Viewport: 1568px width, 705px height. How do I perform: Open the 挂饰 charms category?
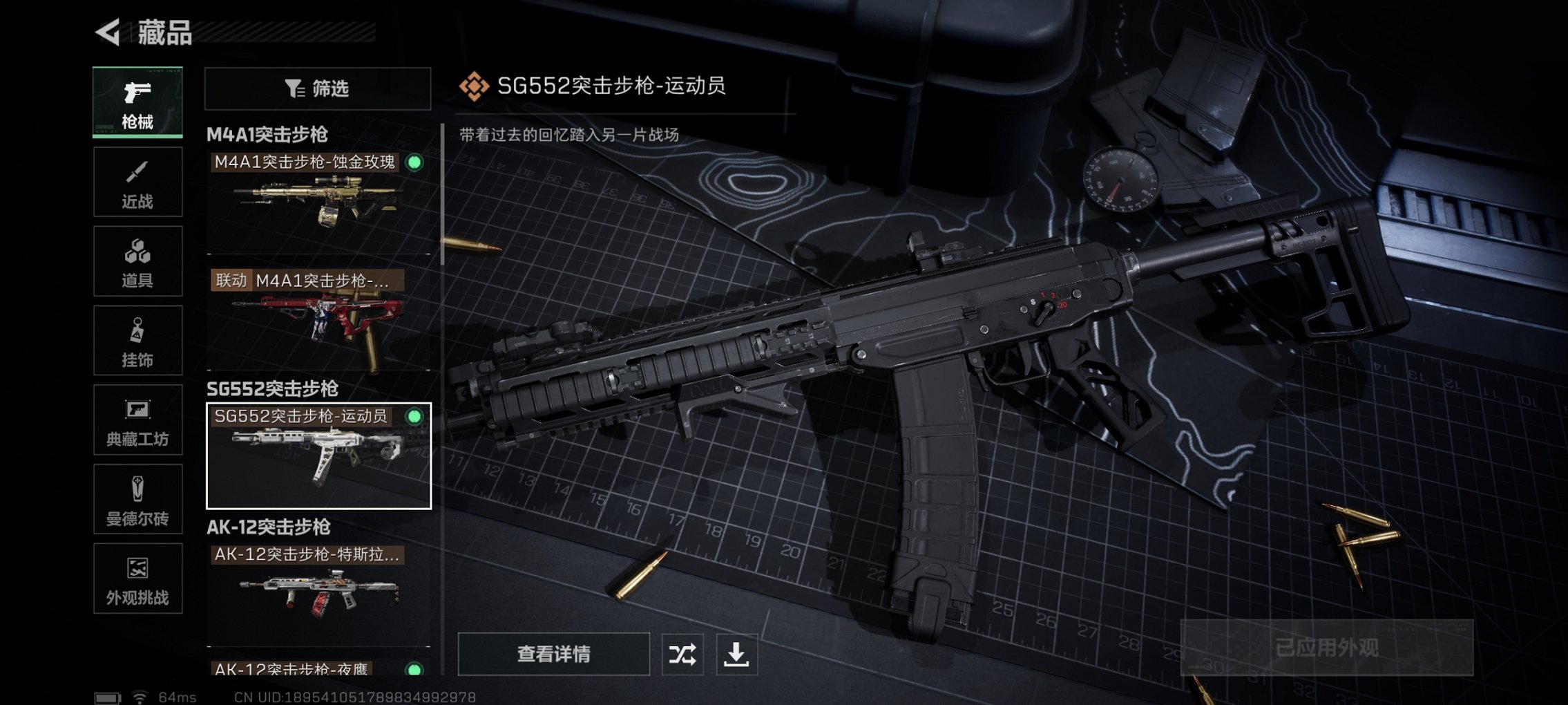(137, 340)
